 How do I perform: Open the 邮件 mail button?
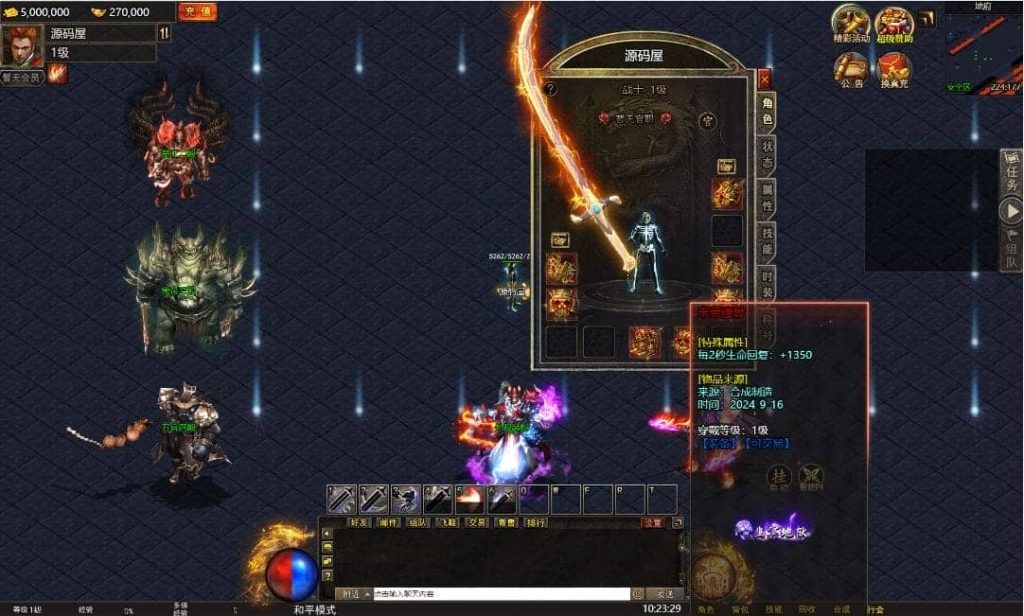(x=390, y=522)
